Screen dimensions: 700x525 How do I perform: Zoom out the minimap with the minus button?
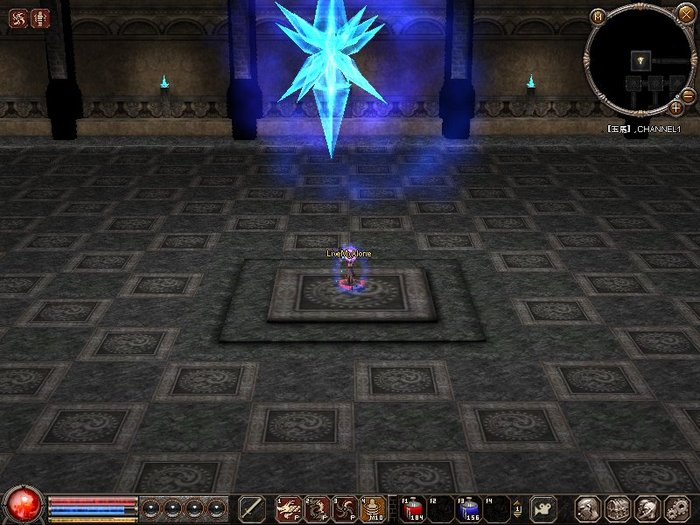pyautogui.click(x=688, y=96)
